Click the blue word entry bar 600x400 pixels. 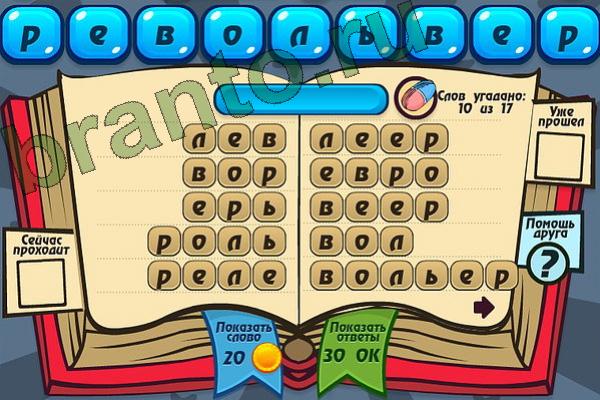coord(300,98)
